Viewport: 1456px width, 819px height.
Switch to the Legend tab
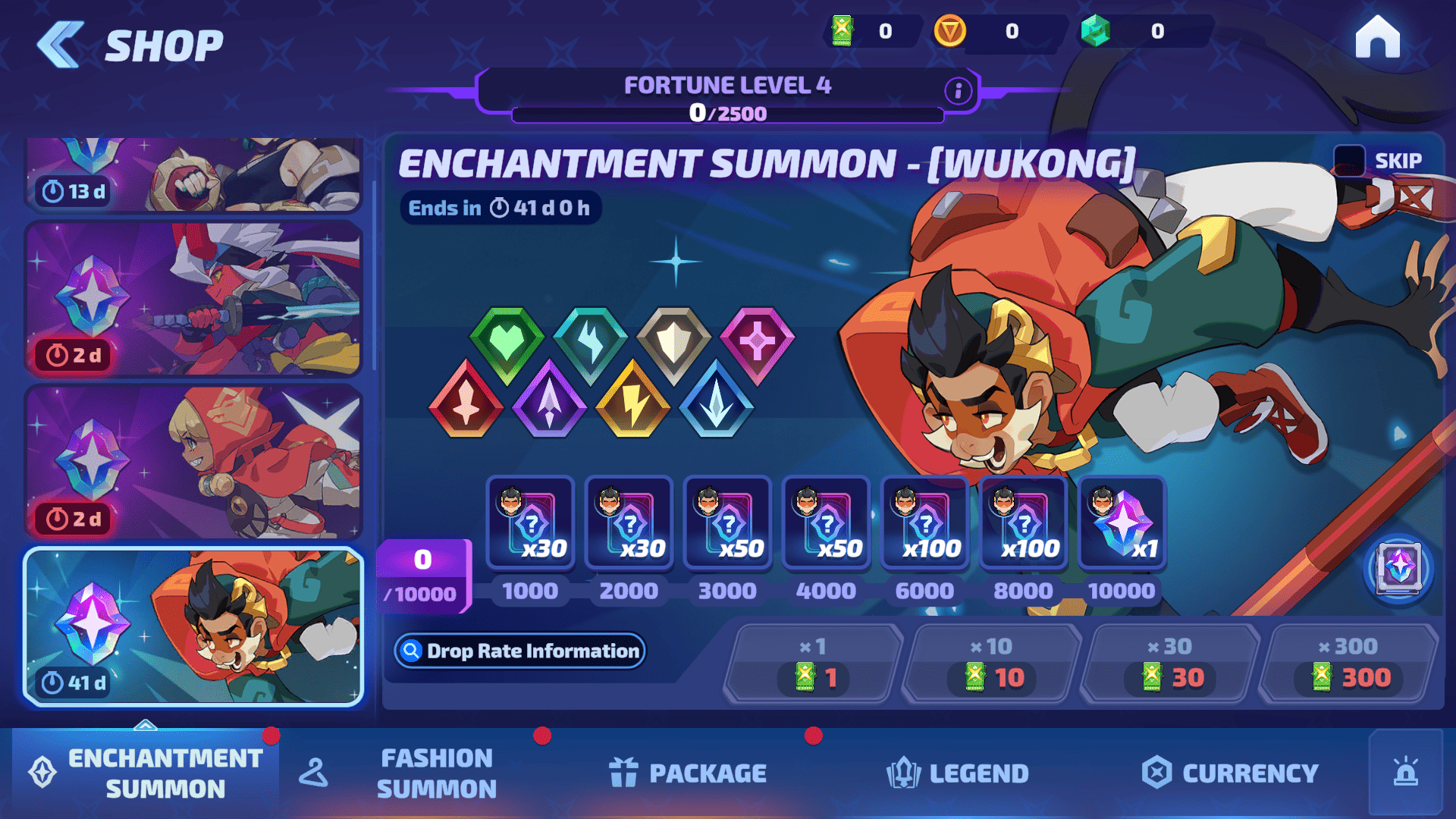pos(958,773)
